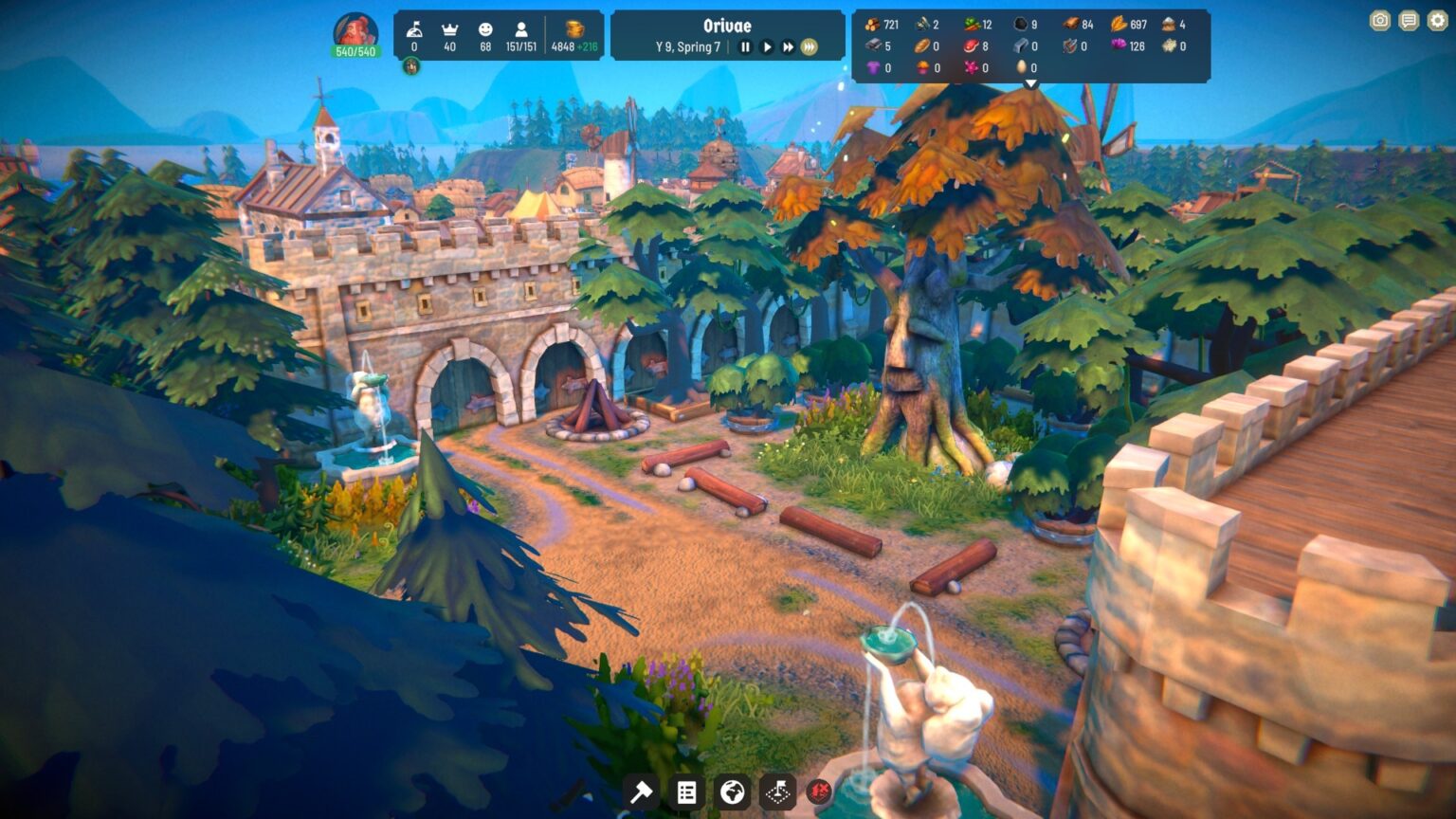Switch to double fast-forward speed
This screenshot has width=1456, height=819.
point(788,46)
